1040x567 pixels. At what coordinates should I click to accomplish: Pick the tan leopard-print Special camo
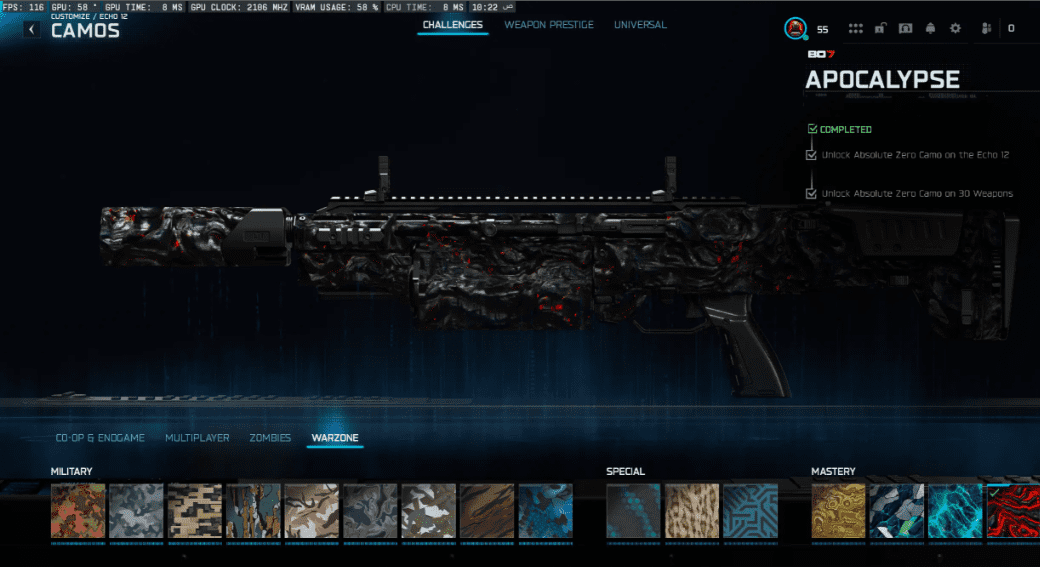coord(692,511)
